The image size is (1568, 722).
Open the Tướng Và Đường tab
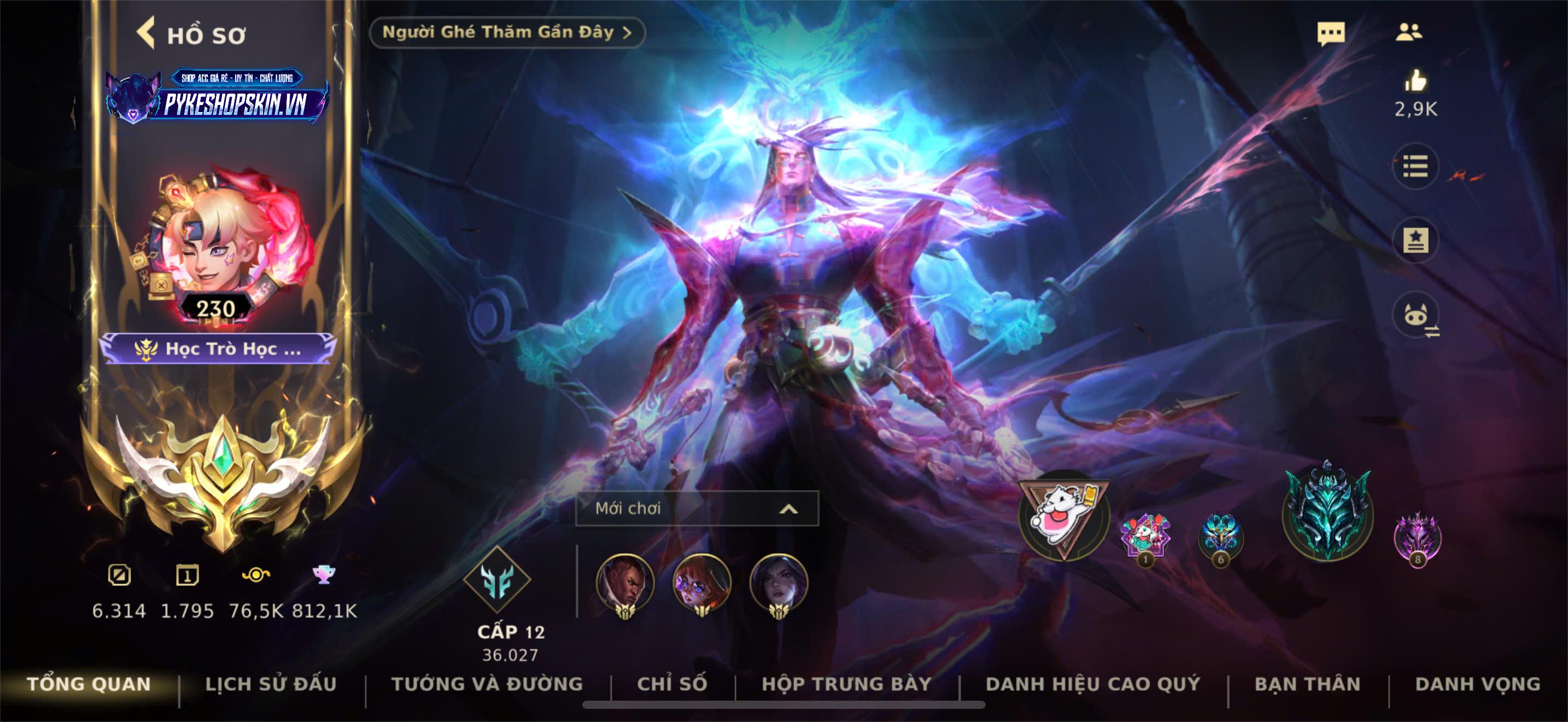[487, 684]
